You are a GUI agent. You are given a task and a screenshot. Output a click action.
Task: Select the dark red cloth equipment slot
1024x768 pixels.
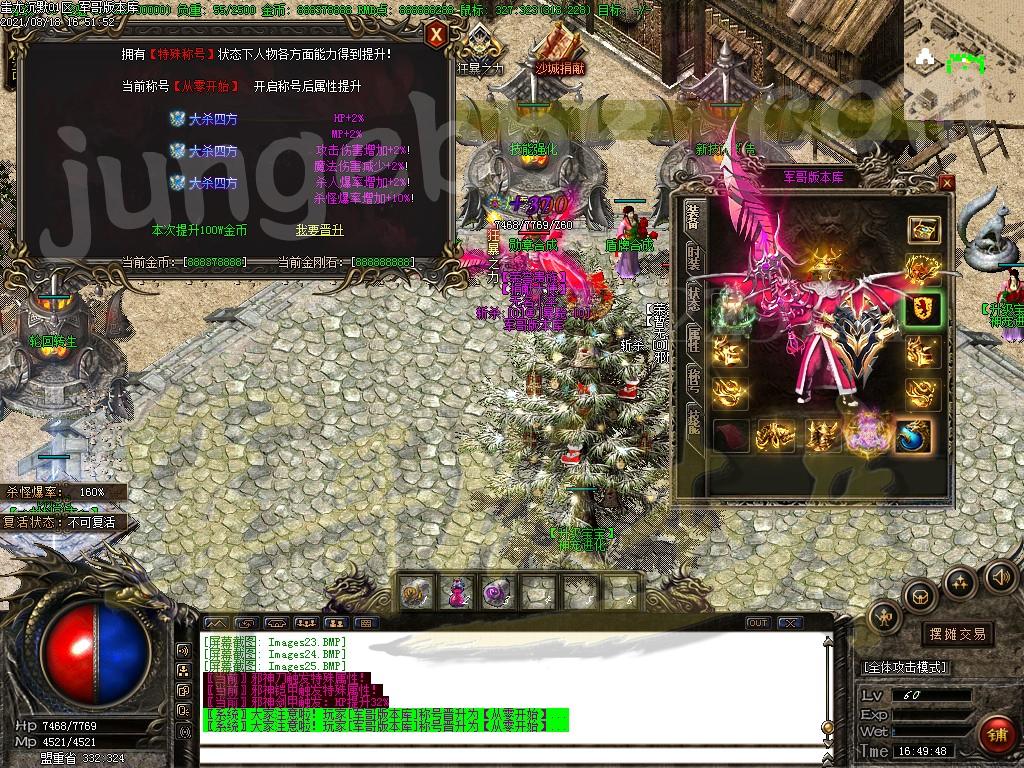tap(732, 436)
